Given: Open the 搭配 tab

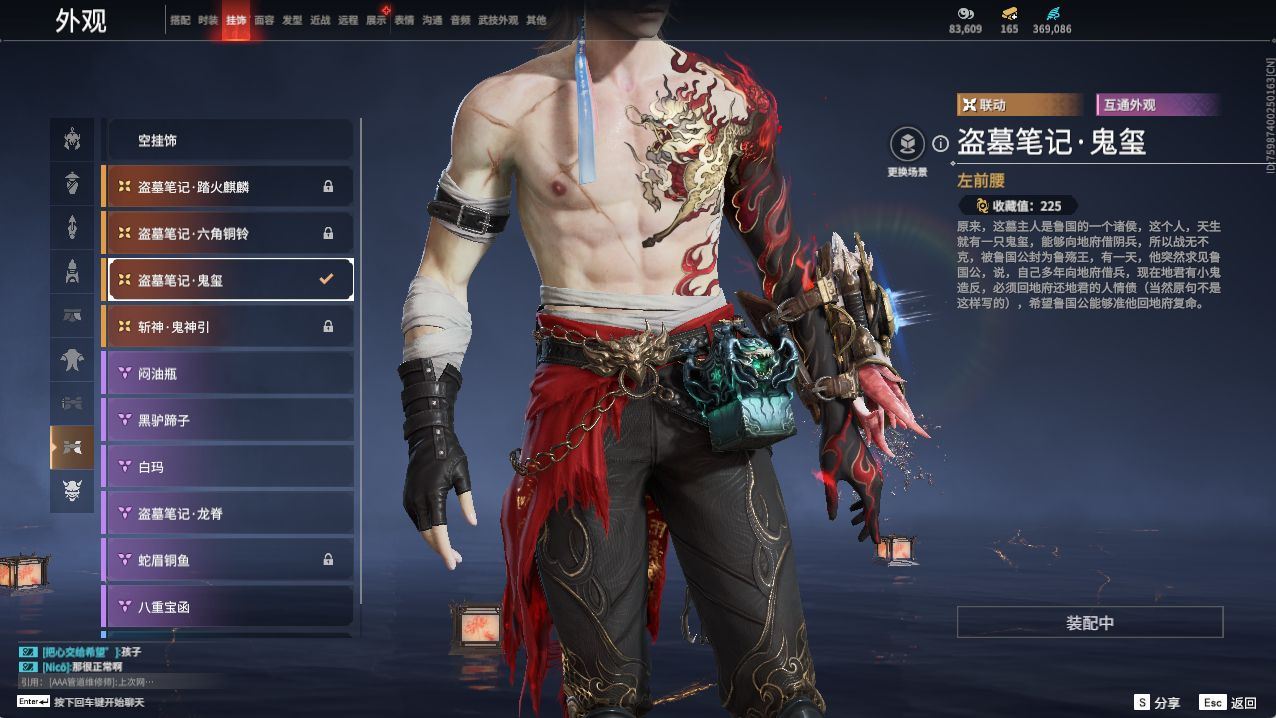Looking at the screenshot, I should point(180,20).
